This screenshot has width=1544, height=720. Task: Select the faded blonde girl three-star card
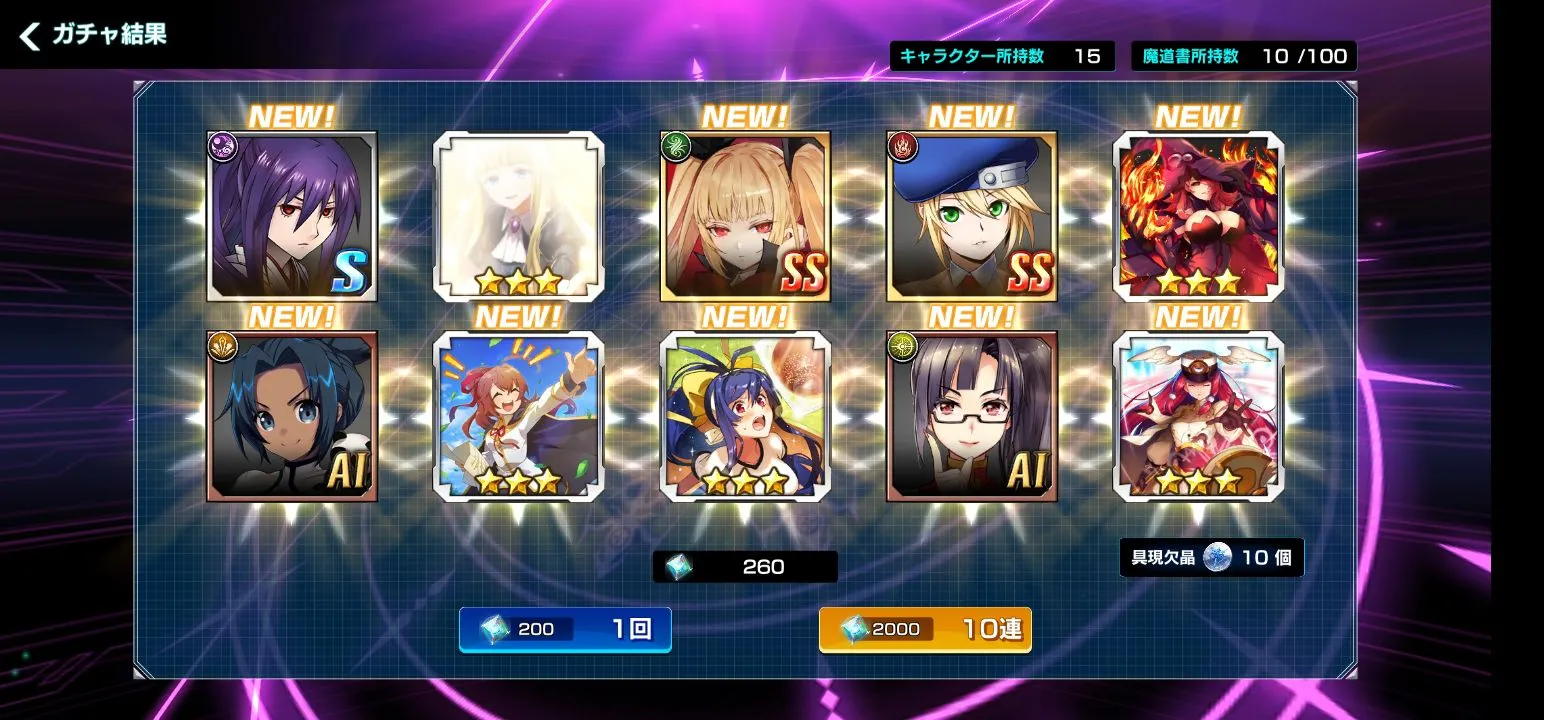click(518, 216)
